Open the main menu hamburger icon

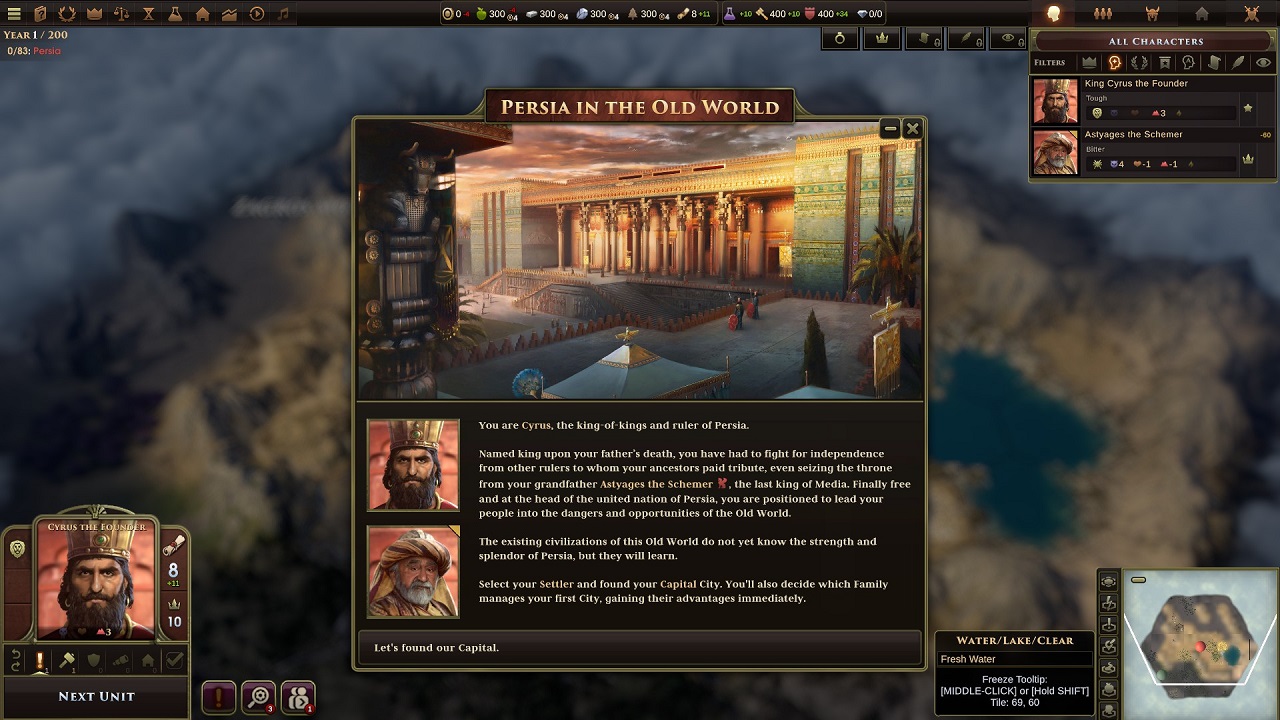[14, 13]
